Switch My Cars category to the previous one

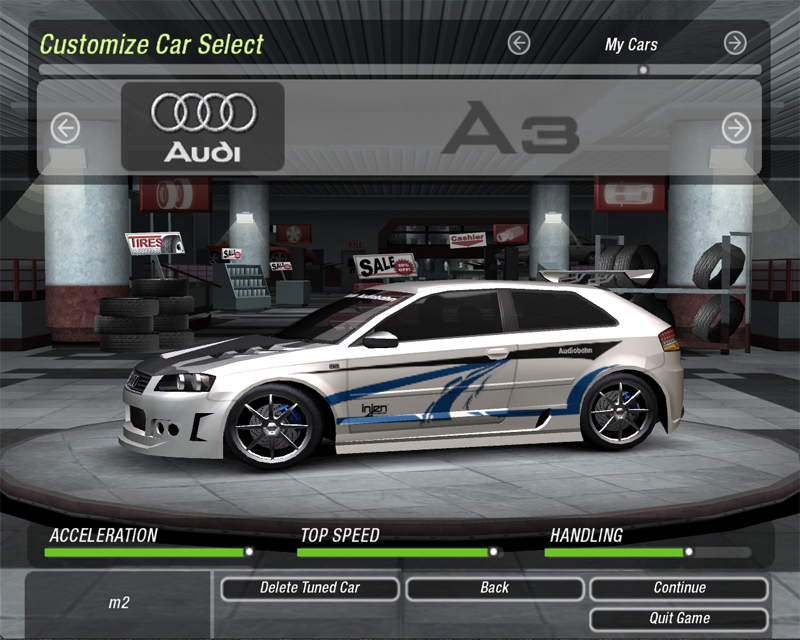518,43
